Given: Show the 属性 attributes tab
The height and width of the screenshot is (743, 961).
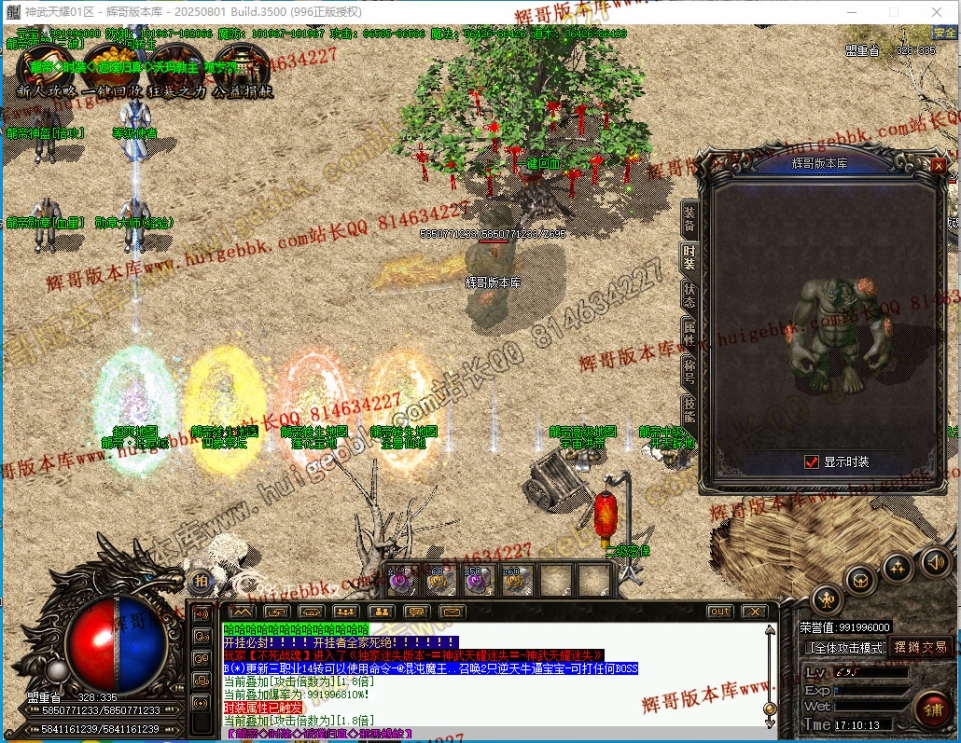Looking at the screenshot, I should [689, 331].
